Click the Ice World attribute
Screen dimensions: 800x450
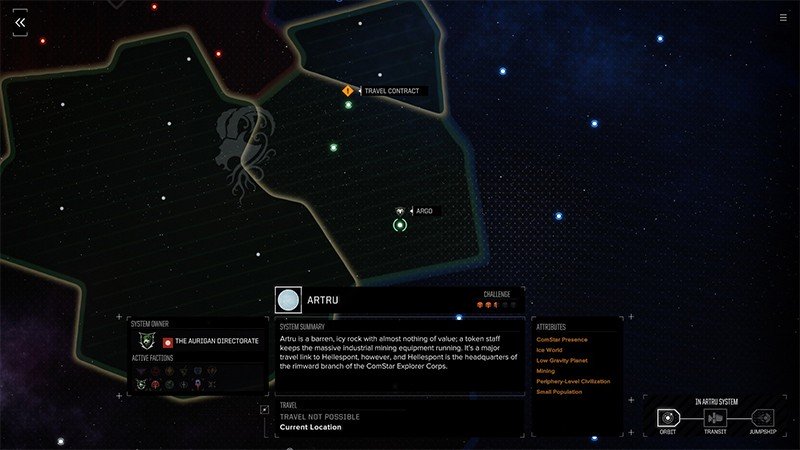tap(550, 350)
